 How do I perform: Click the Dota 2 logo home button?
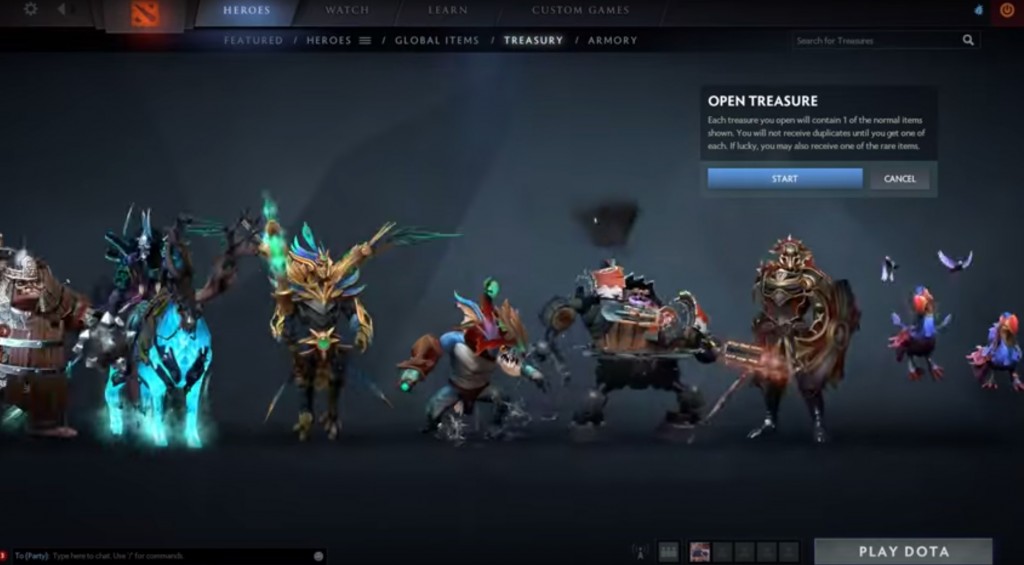tap(145, 15)
